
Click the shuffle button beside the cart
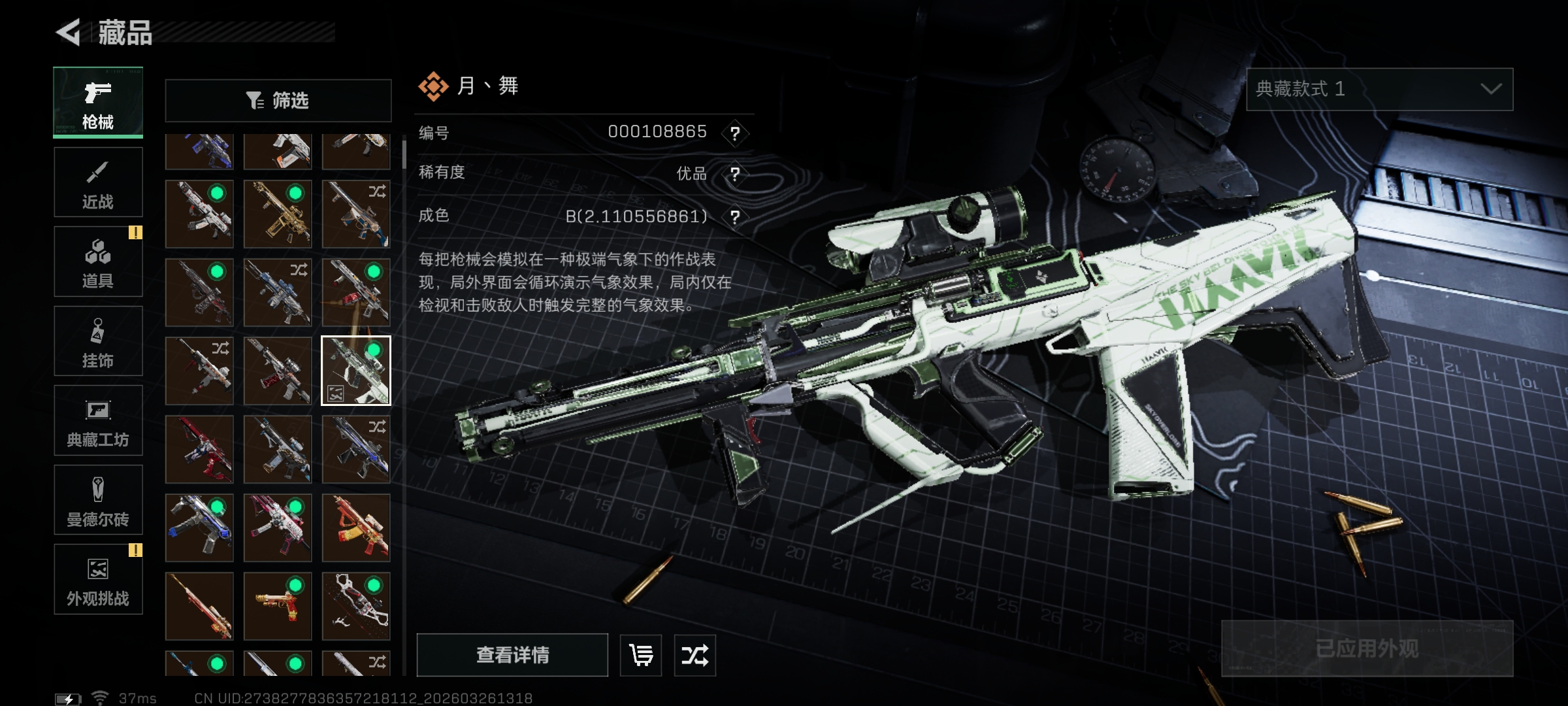(x=694, y=654)
